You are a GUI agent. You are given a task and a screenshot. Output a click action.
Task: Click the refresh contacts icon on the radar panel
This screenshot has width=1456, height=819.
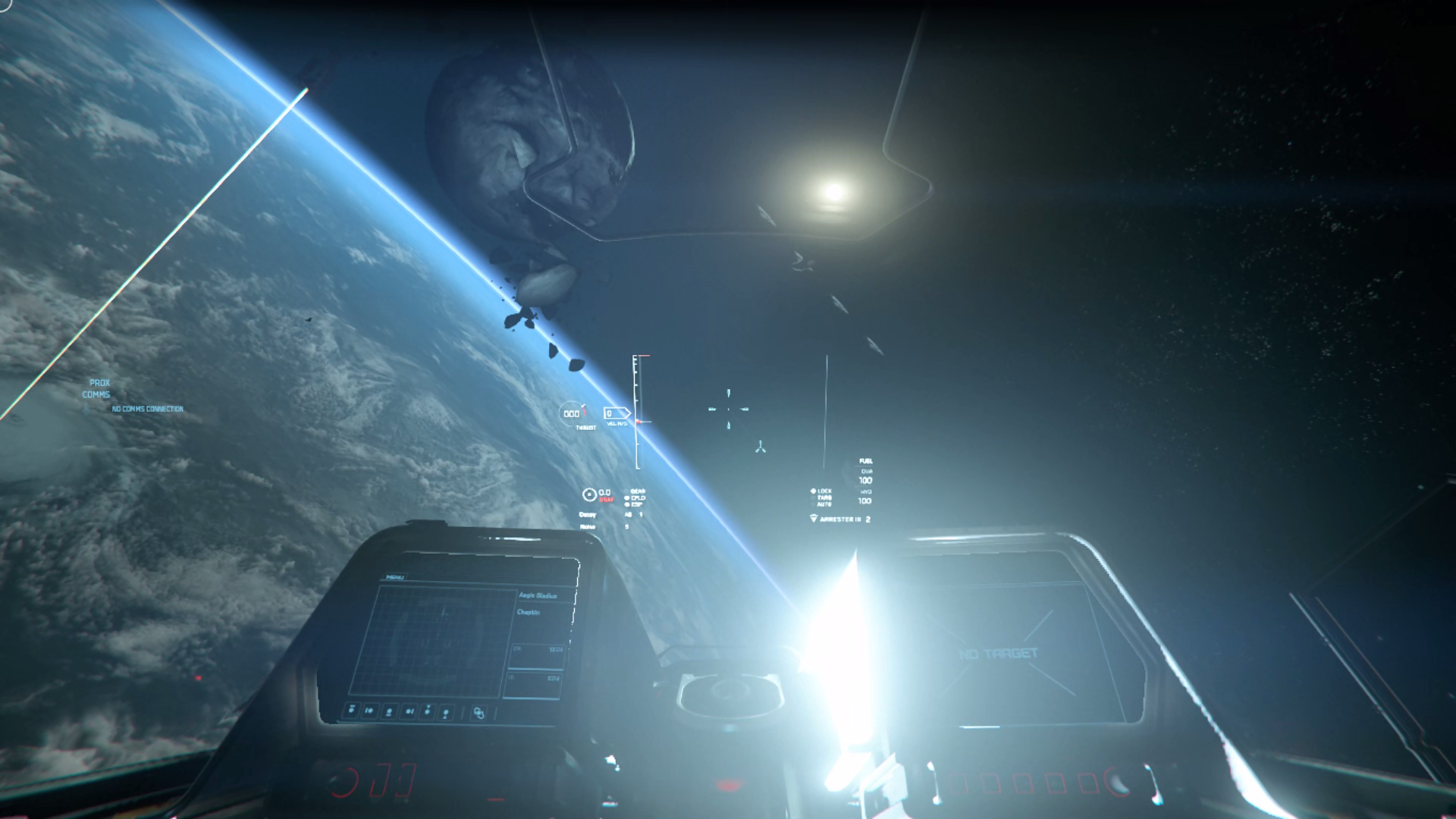pos(479,712)
